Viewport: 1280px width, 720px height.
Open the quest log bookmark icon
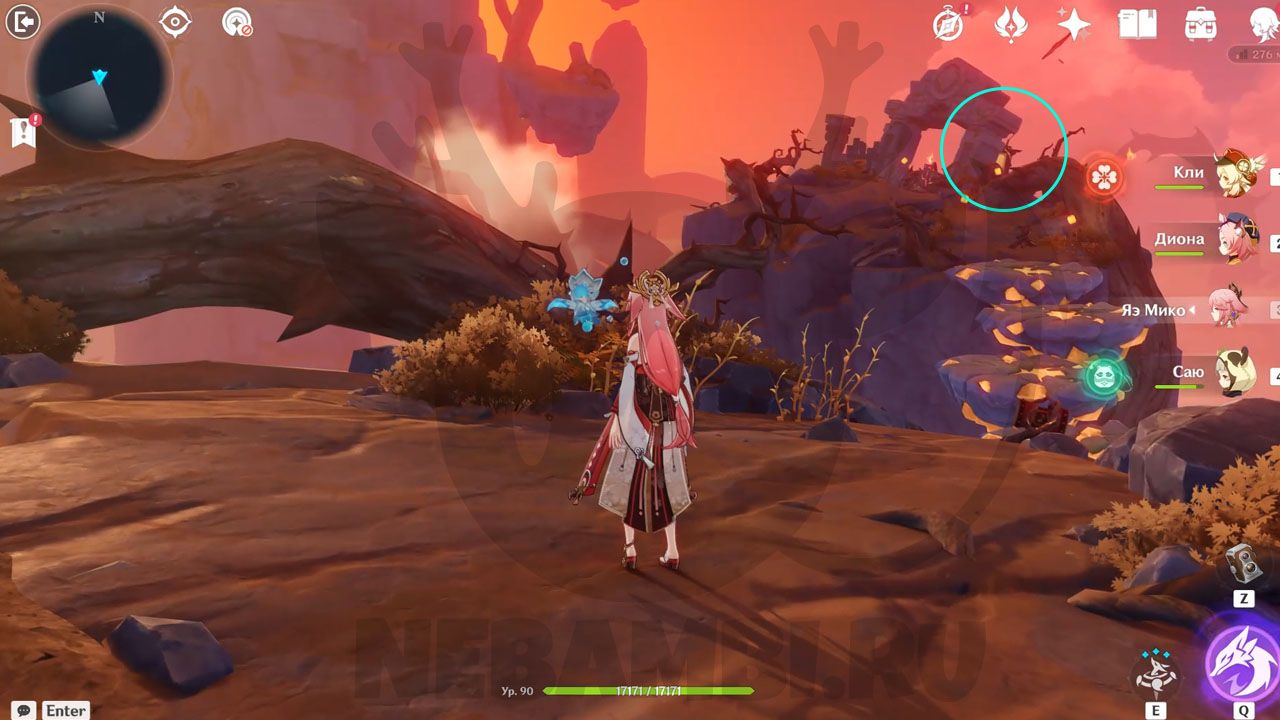[23, 131]
